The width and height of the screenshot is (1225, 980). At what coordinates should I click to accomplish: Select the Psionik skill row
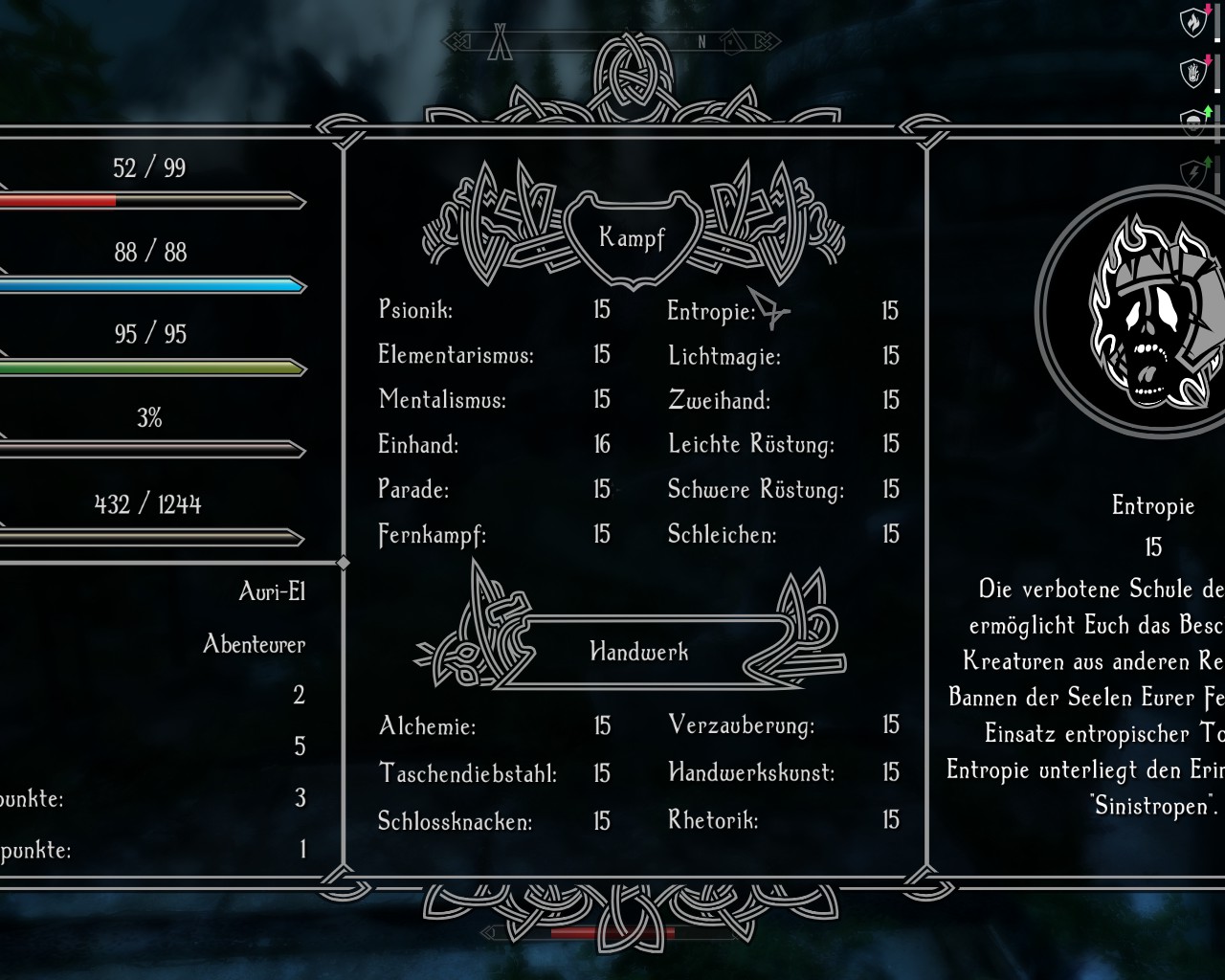416,310
